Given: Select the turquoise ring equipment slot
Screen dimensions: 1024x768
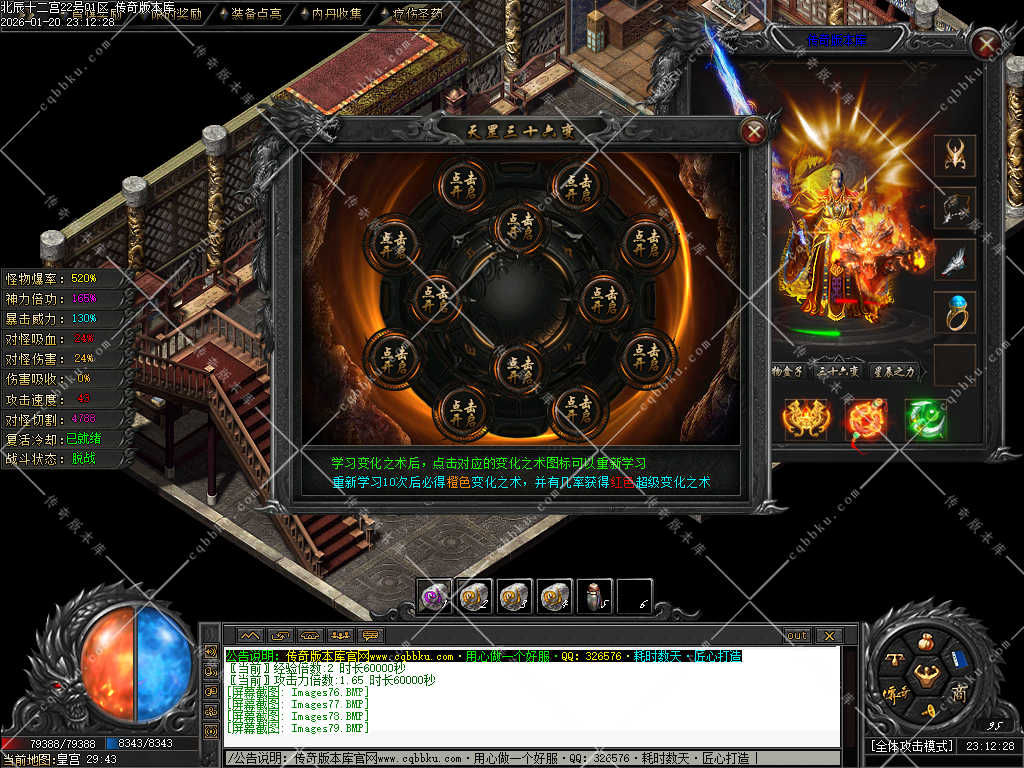Looking at the screenshot, I should tap(955, 312).
